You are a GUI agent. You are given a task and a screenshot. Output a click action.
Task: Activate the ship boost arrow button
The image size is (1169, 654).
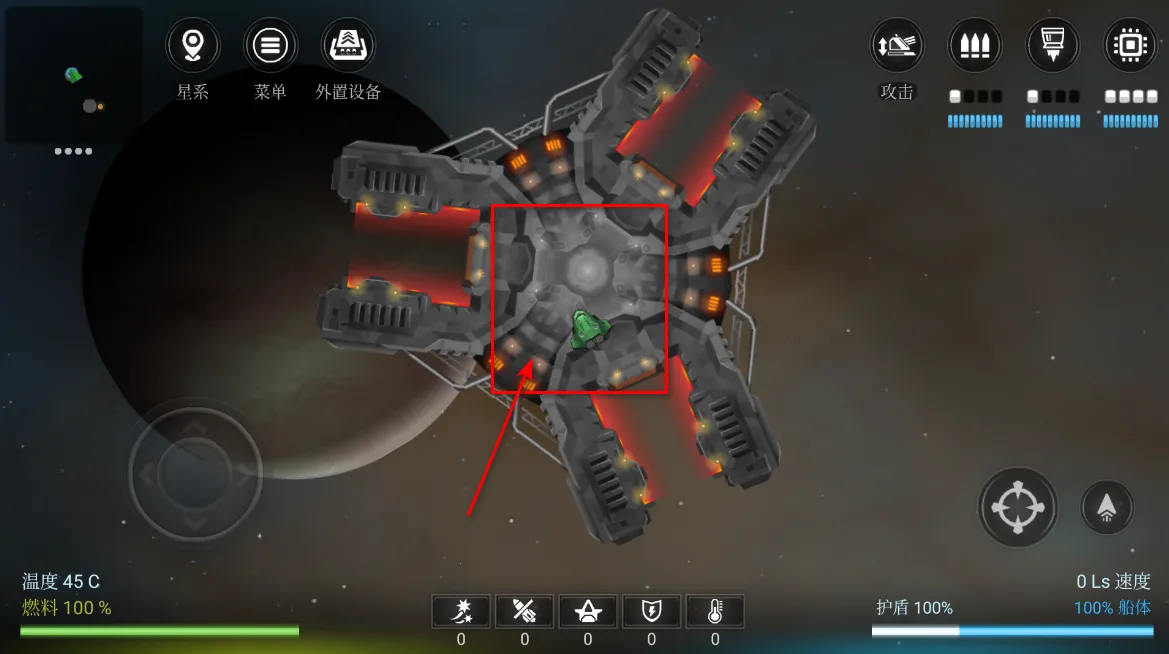(x=1107, y=507)
